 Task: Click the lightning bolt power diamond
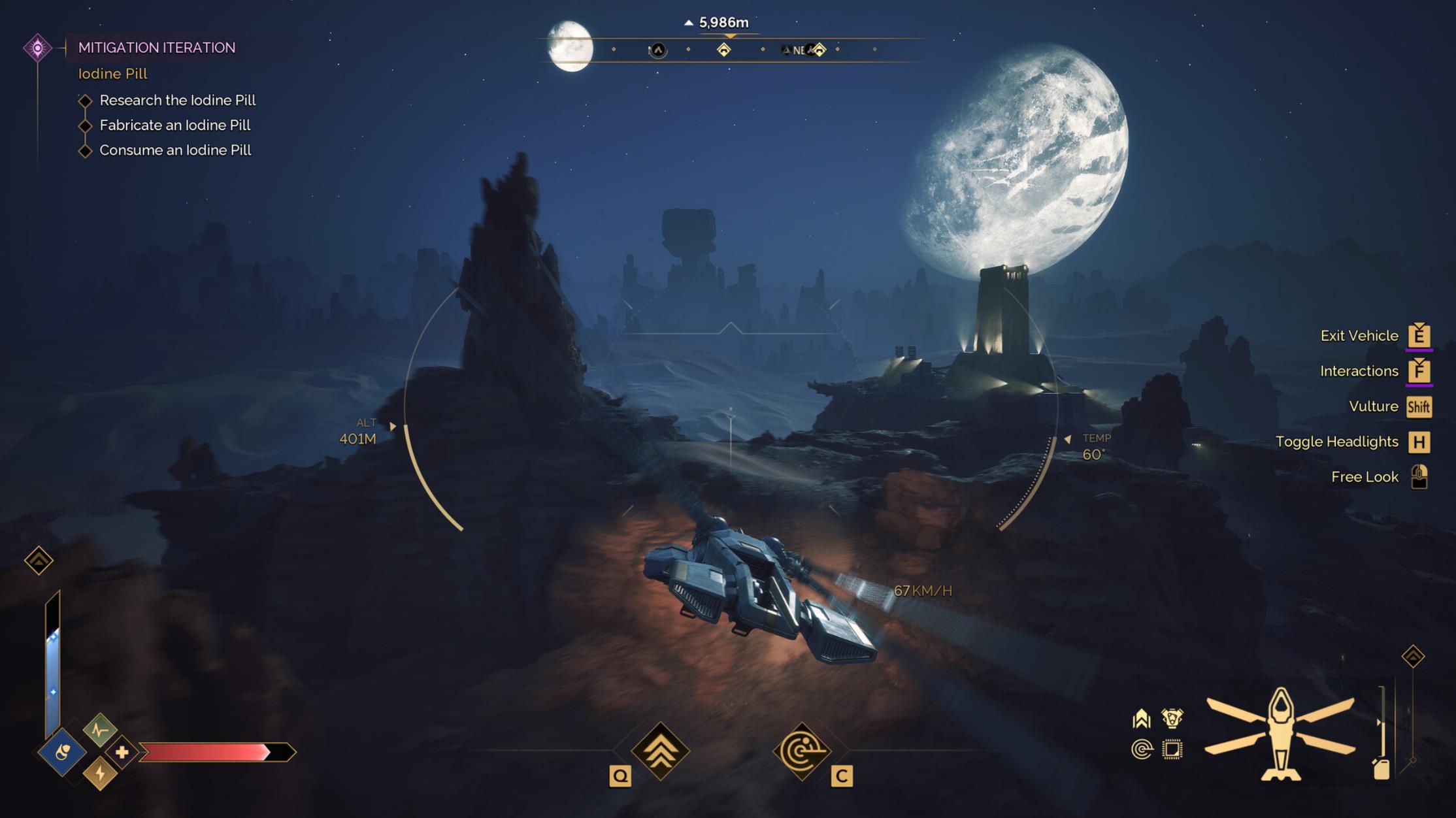coord(100,774)
